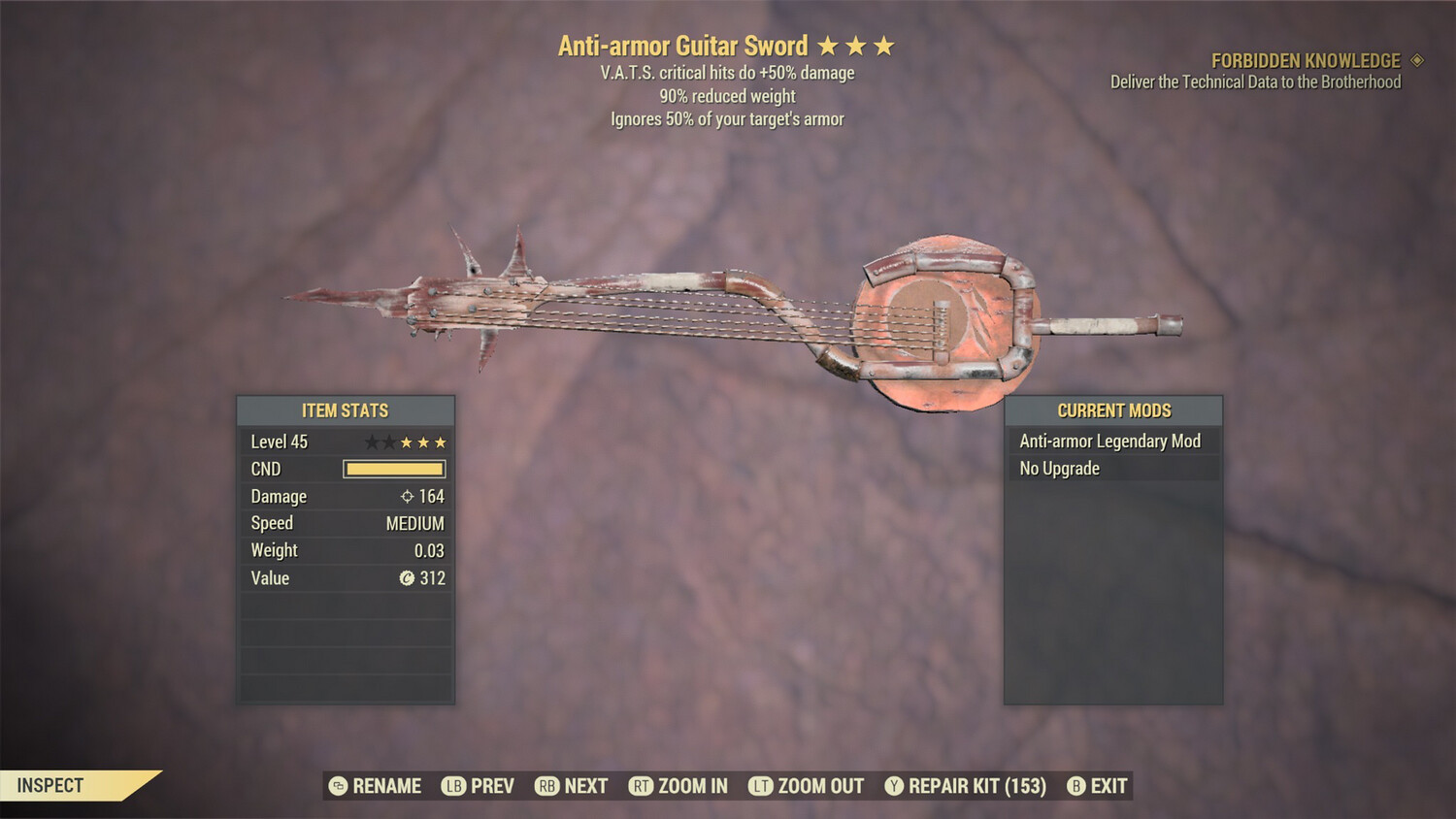Choose ZOOM IN on the weapon
This screenshot has height=819, width=1456.
tap(678, 786)
